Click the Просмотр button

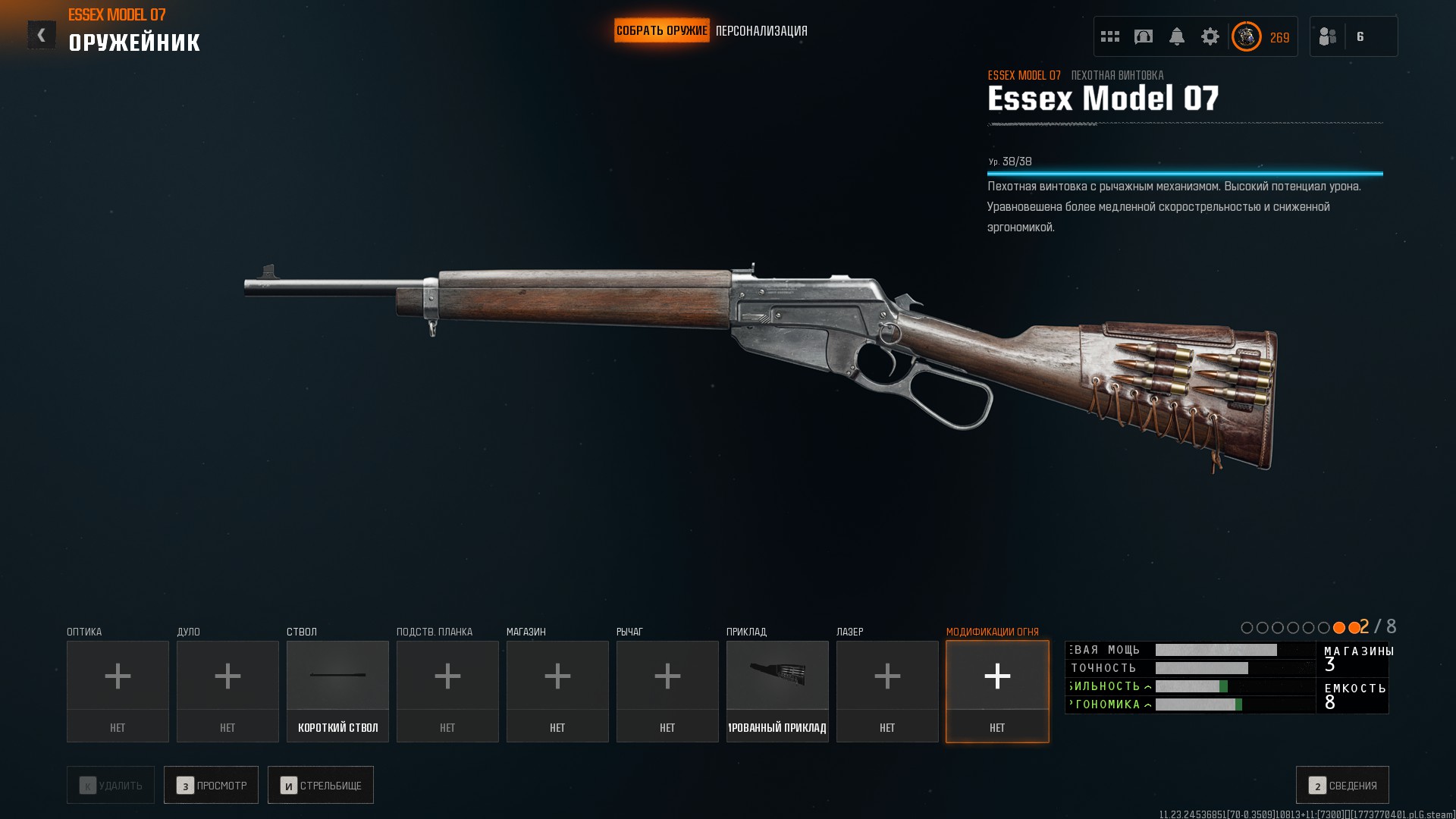coord(211,785)
